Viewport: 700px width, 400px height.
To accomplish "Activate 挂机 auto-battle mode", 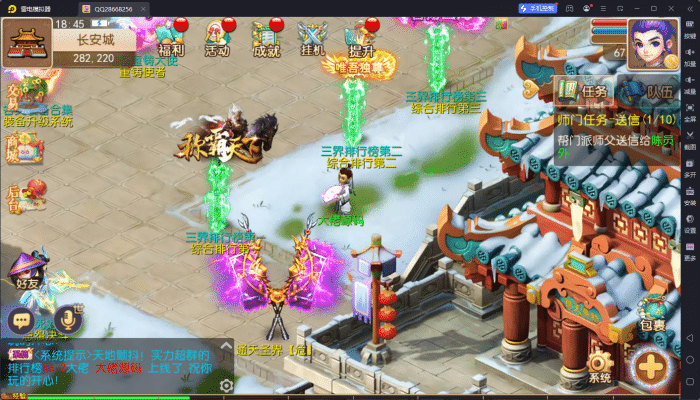I will (312, 41).
